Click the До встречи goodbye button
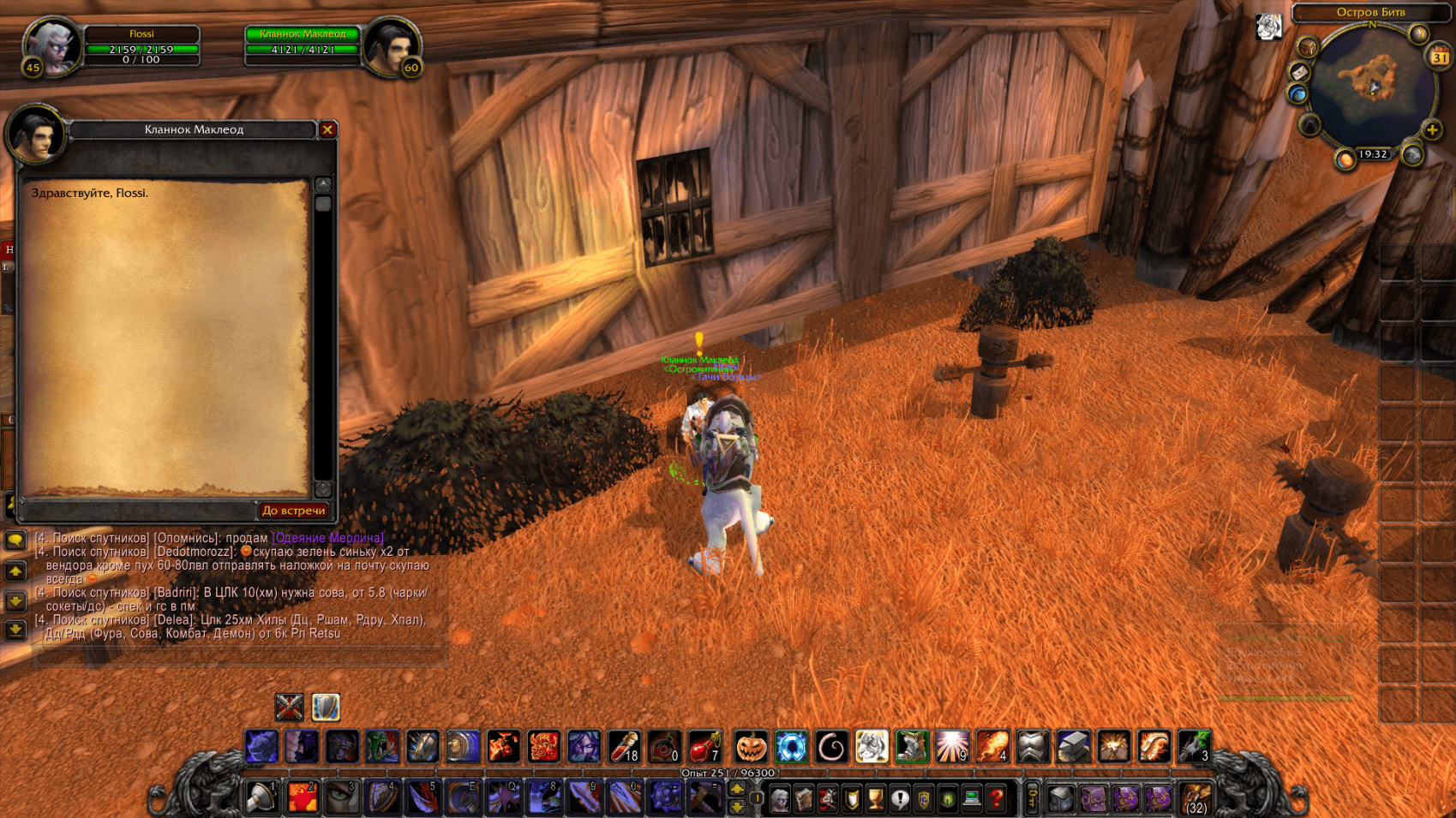The image size is (1456, 818). pos(293,511)
